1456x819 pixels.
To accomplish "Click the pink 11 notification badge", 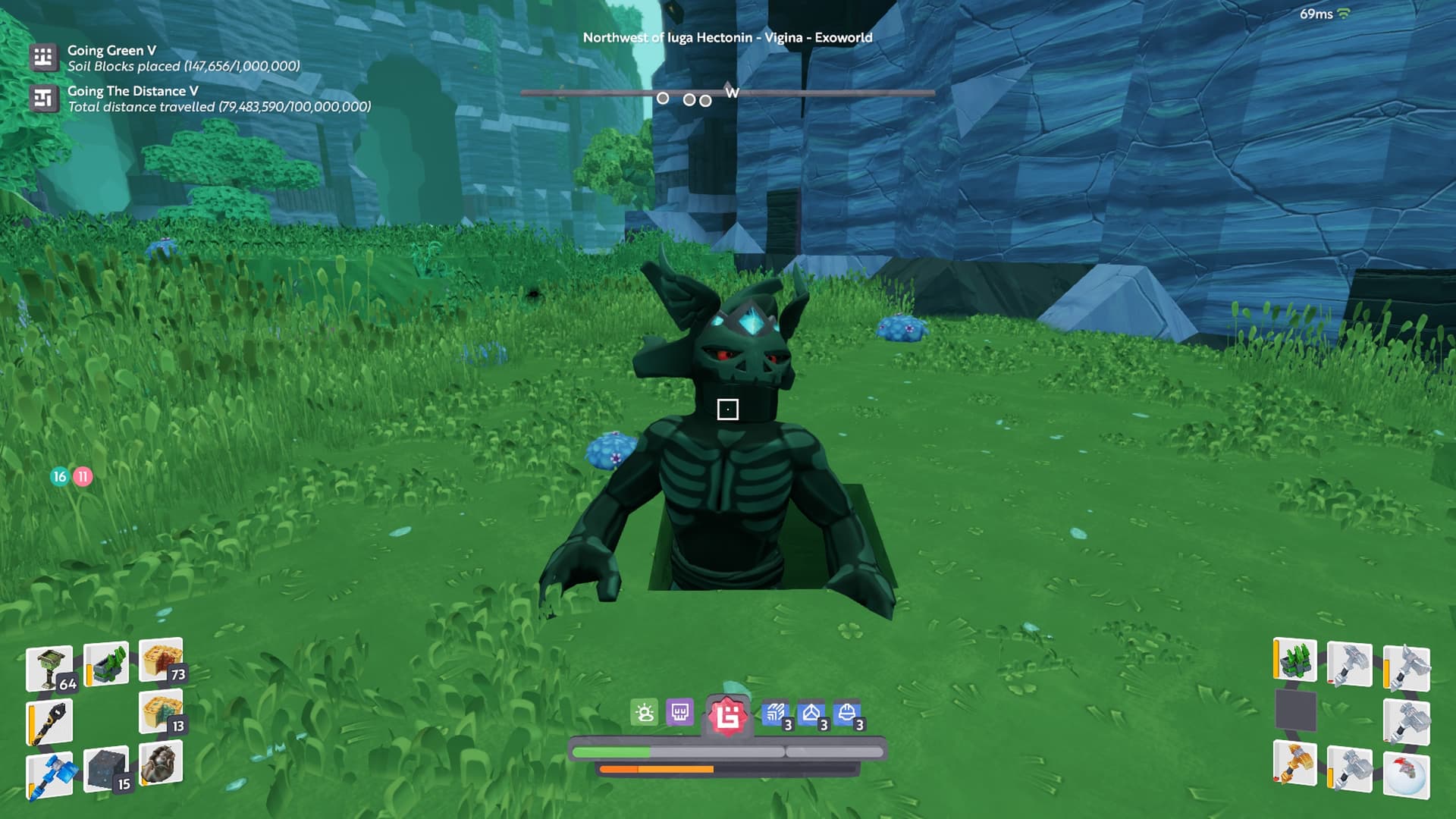I will point(83,476).
